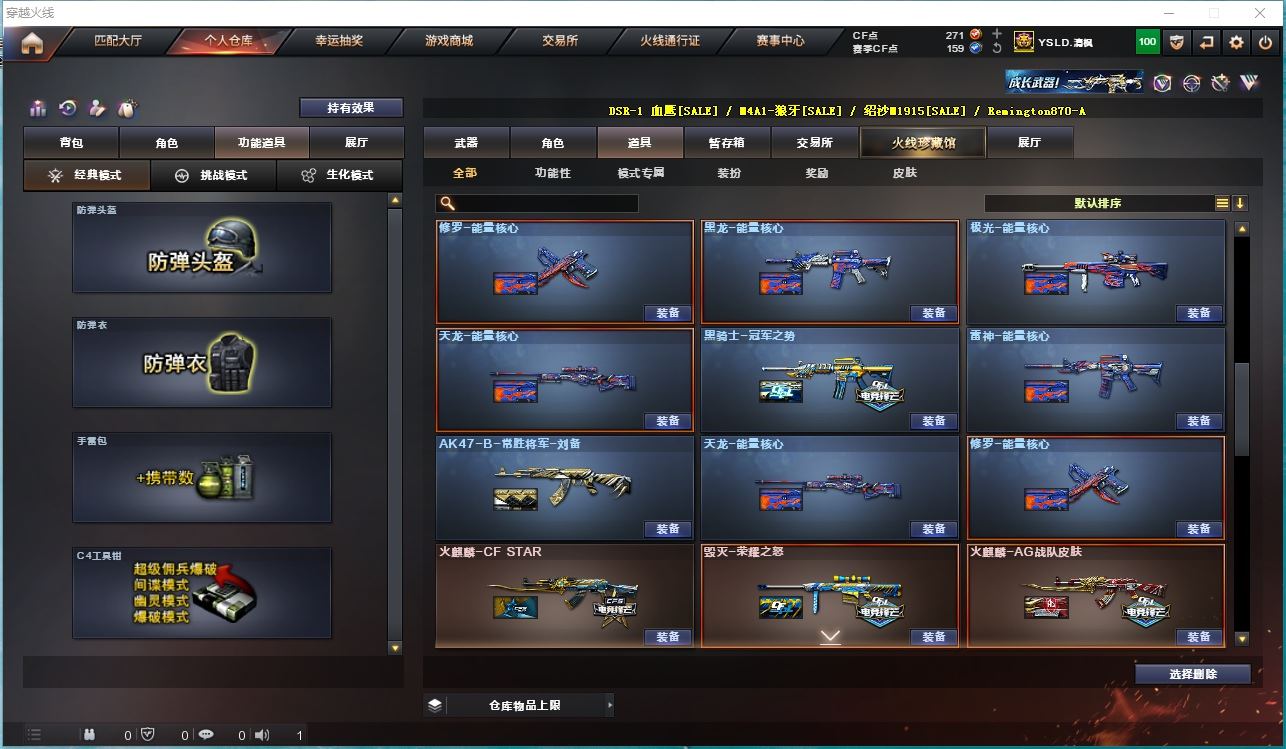Select the 生化模式 biochemical mode tab

(340, 175)
